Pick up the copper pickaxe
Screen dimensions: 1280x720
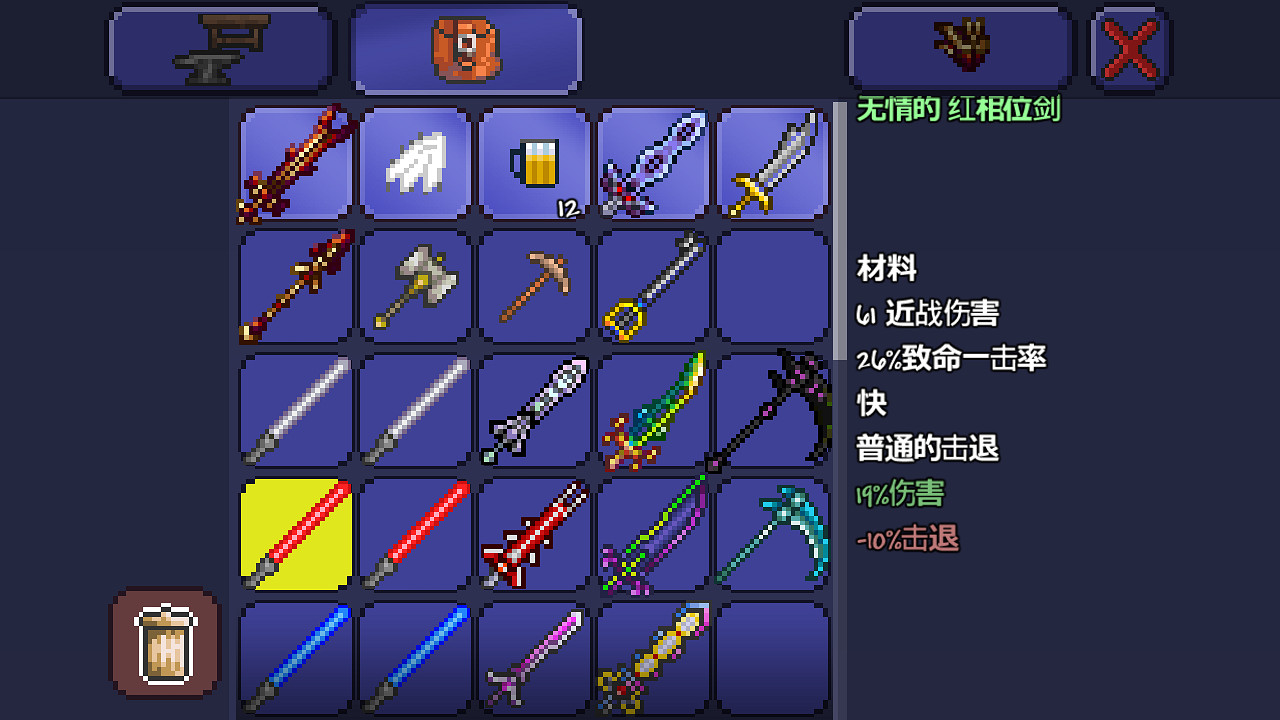tap(533, 287)
